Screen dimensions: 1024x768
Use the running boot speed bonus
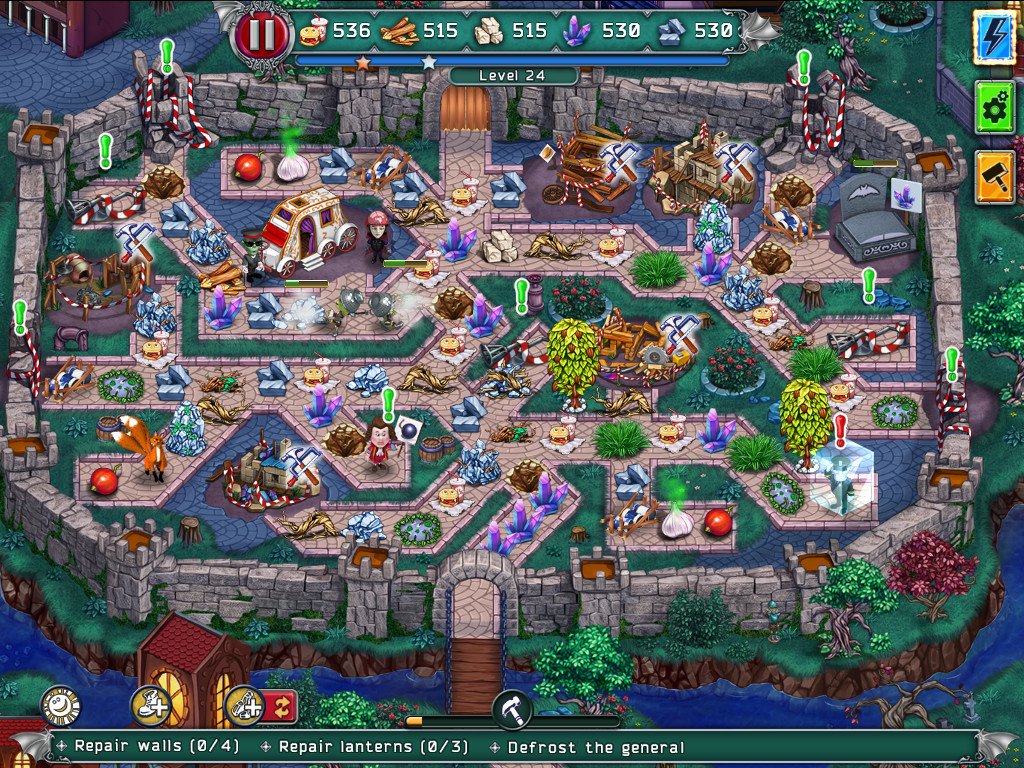point(150,706)
